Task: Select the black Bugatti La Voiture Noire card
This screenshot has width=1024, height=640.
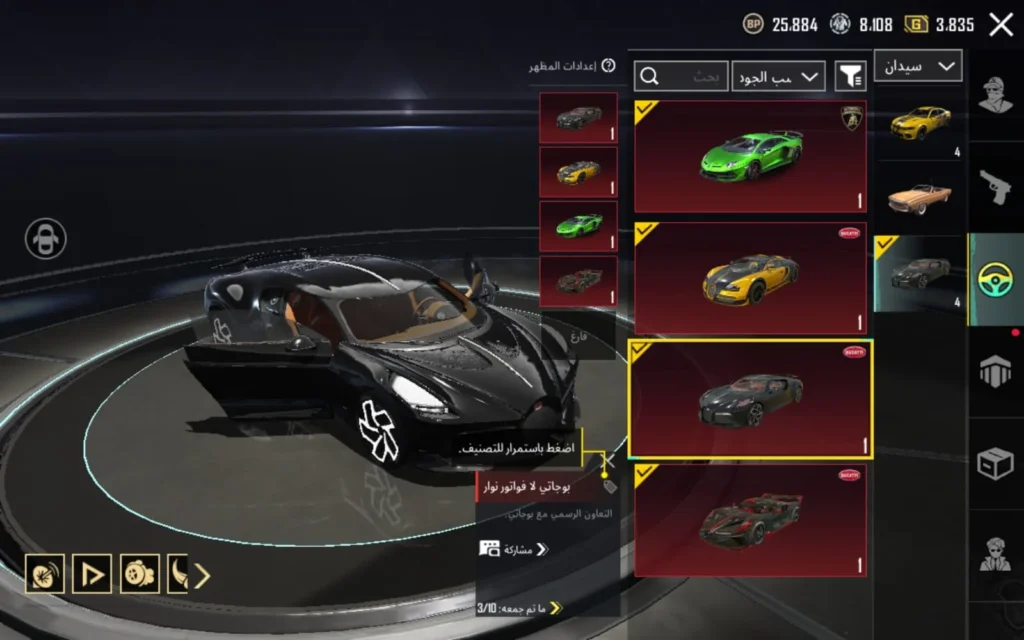Action: 750,399
